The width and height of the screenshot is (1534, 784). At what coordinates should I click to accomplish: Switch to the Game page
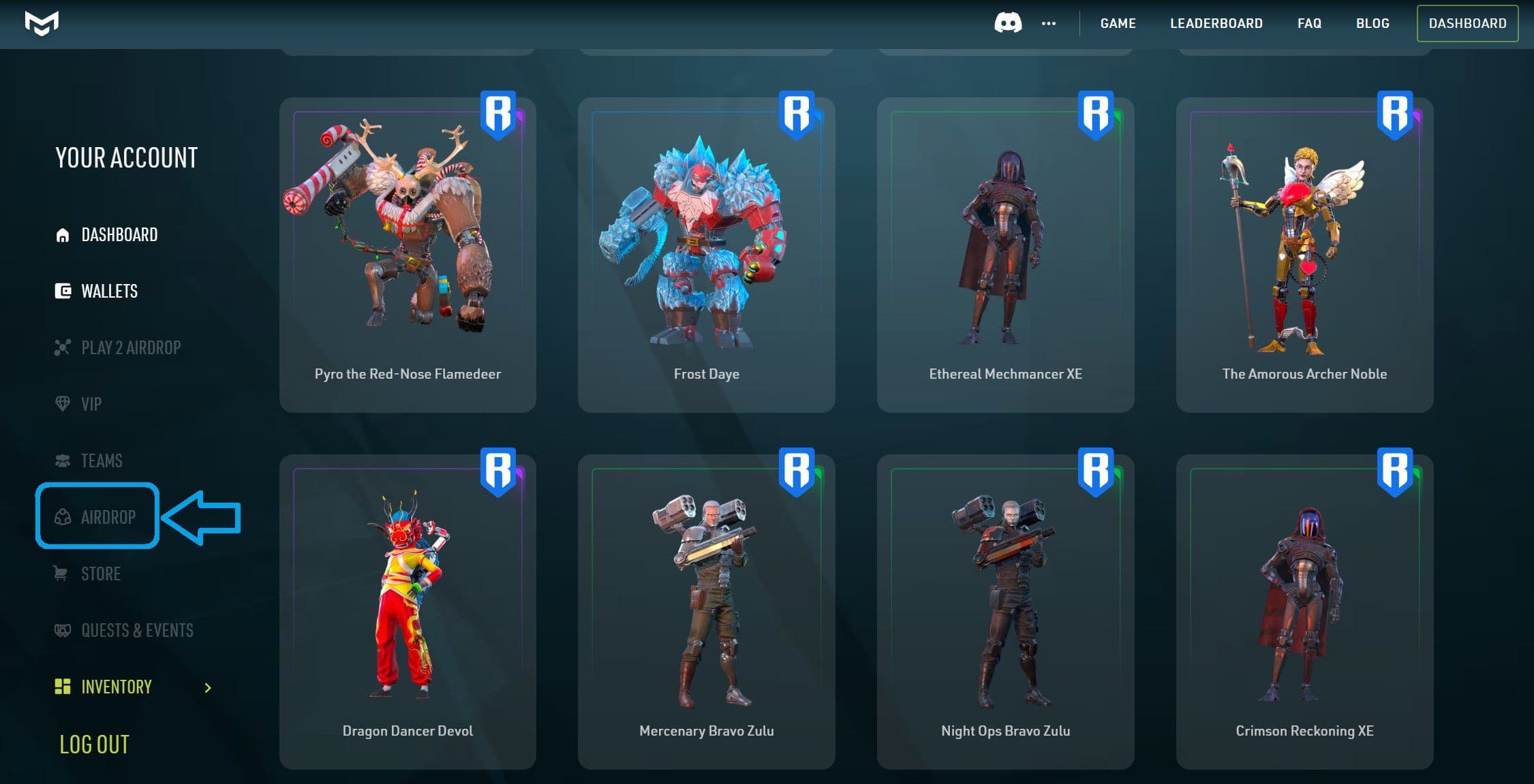pos(1117,23)
